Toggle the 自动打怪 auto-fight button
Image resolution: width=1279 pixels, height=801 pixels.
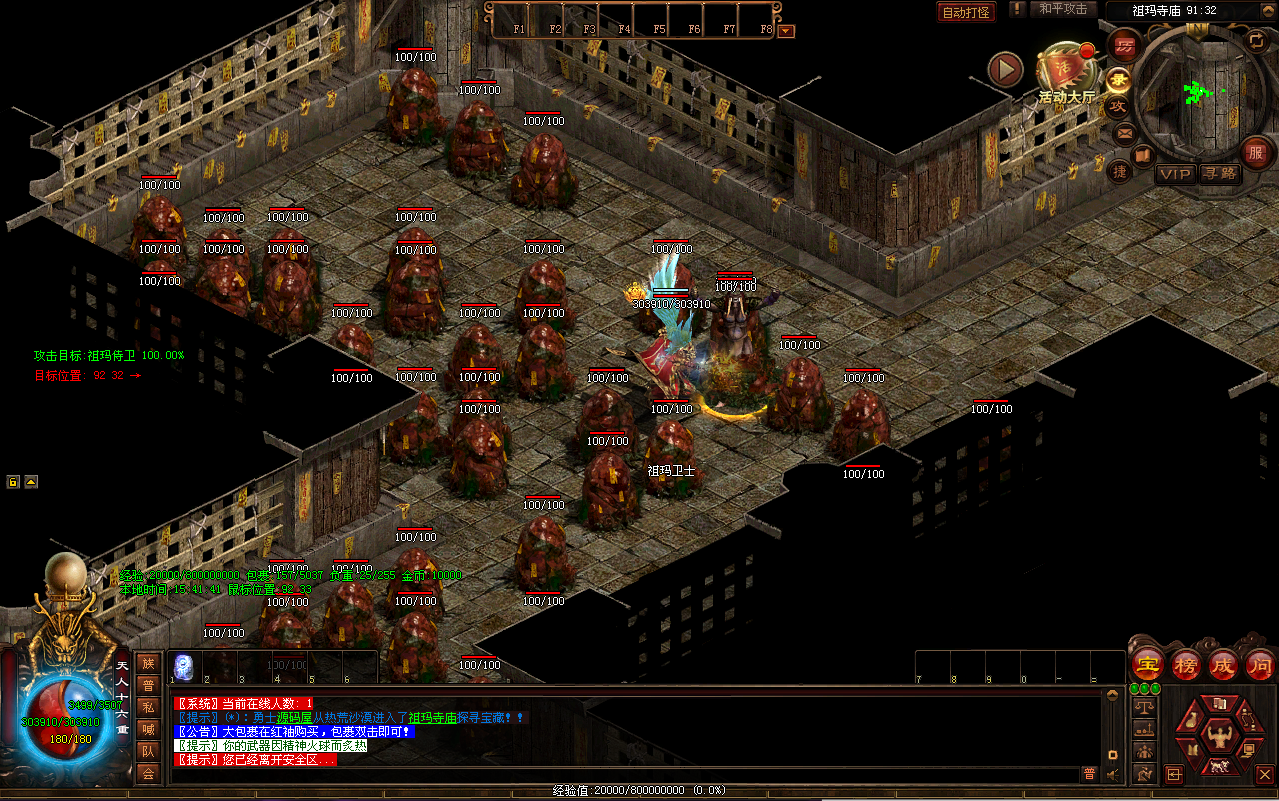[x=966, y=12]
